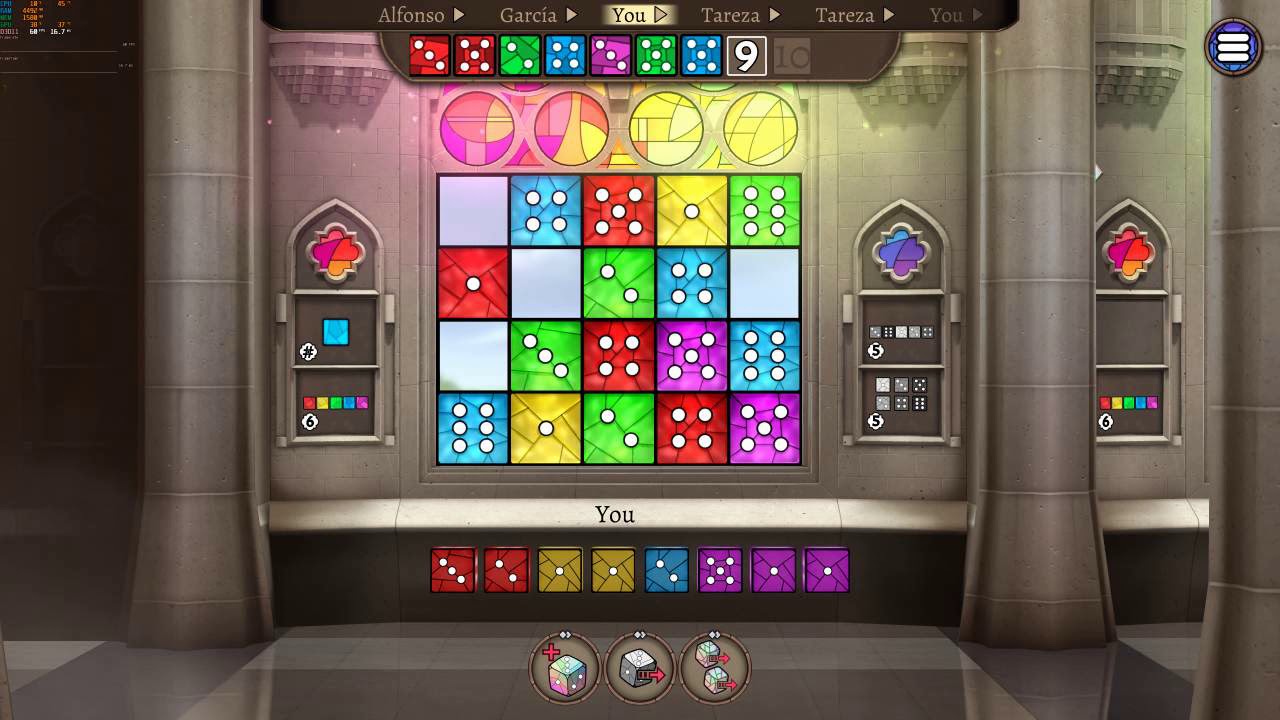This screenshot has width=1280, height=720.
Task: Click the empty top-left cell of the window grid
Action: [472, 209]
